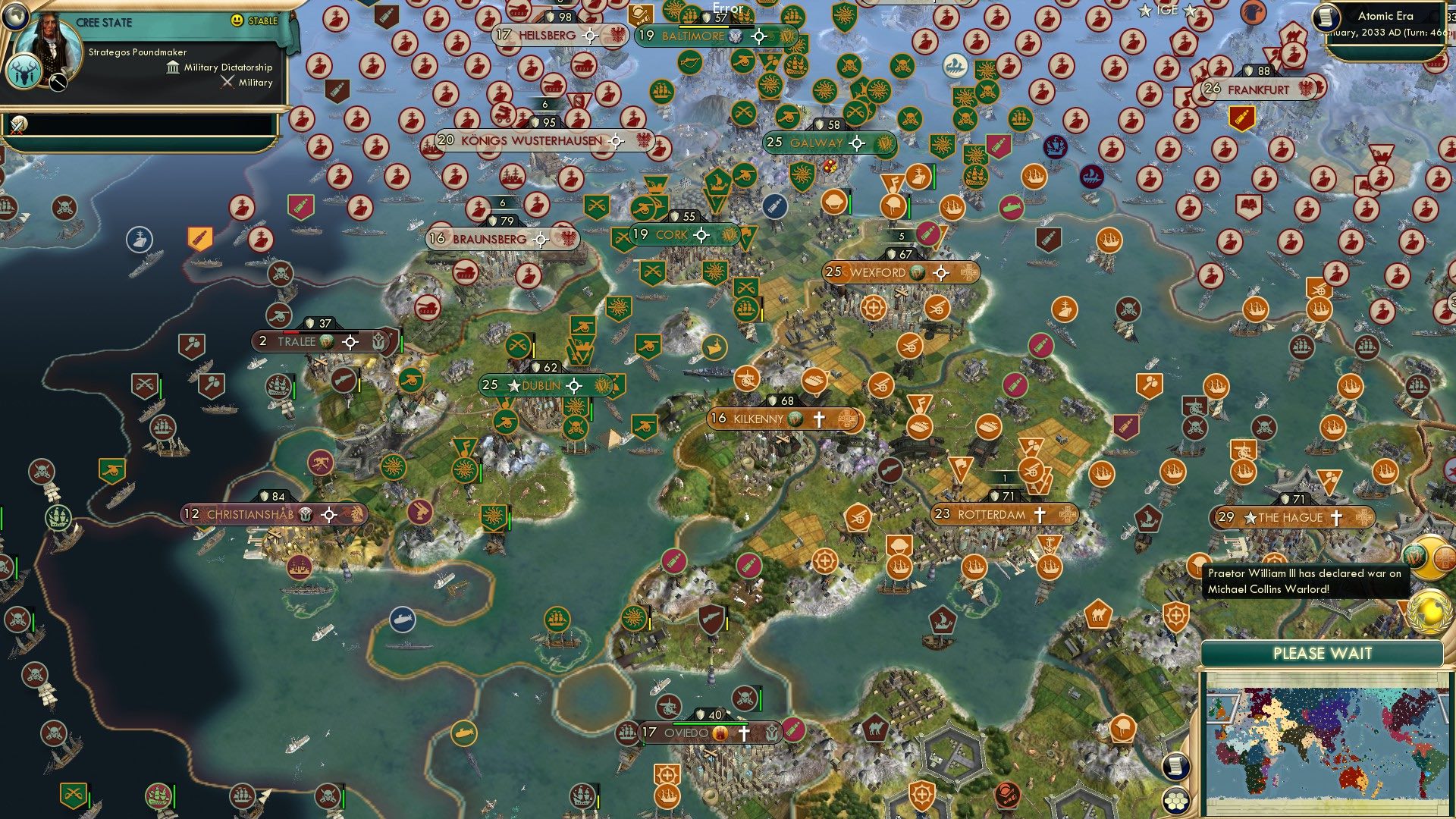Expand Rotterdam's city banner

(x=1066, y=513)
